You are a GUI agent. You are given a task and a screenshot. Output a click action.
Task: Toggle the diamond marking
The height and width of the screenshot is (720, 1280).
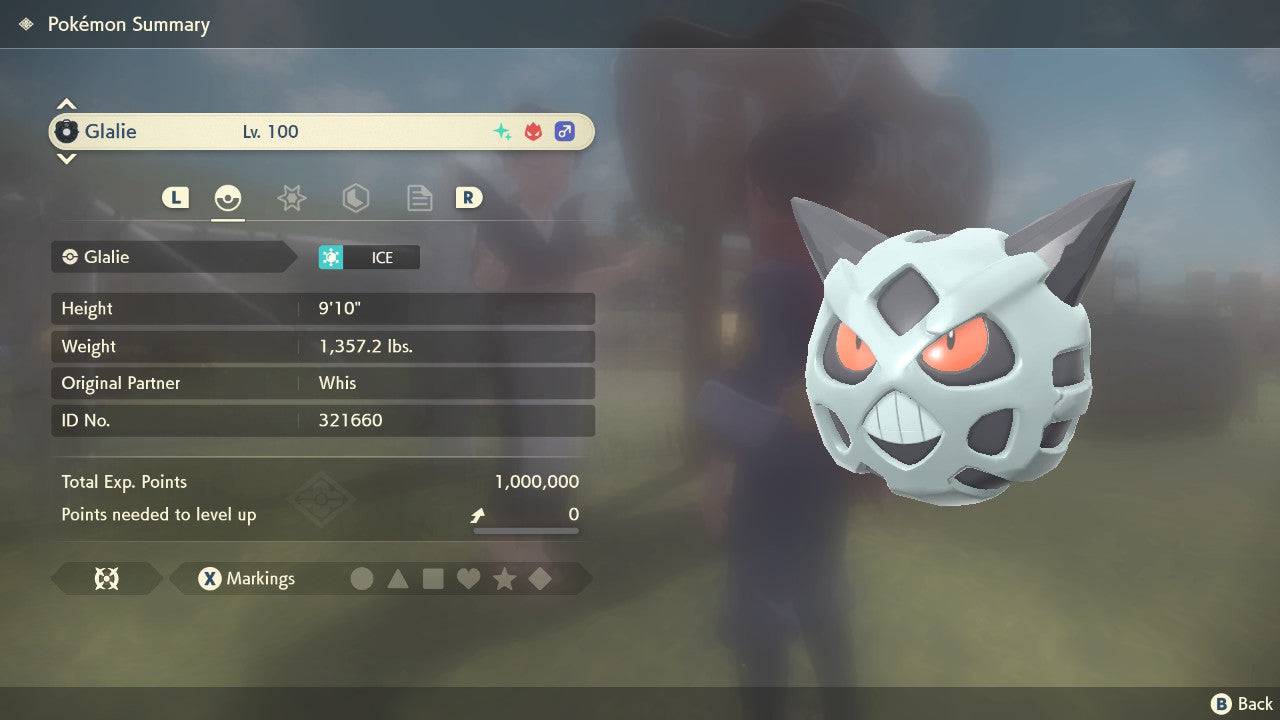pos(540,578)
